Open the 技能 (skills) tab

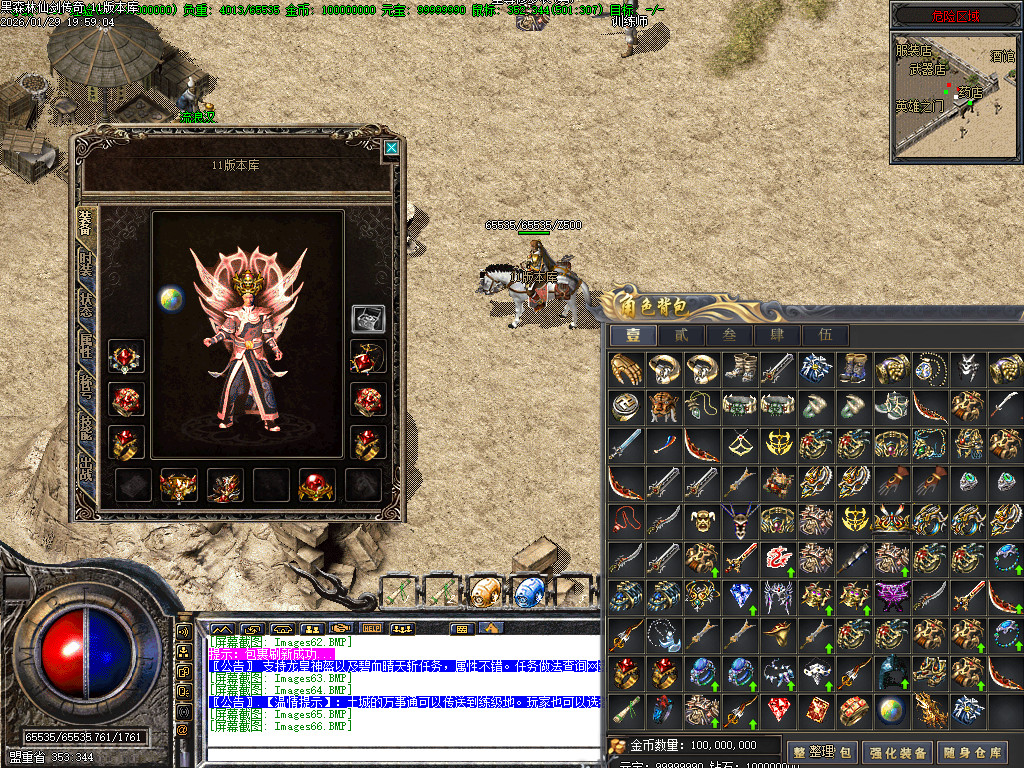pos(87,436)
